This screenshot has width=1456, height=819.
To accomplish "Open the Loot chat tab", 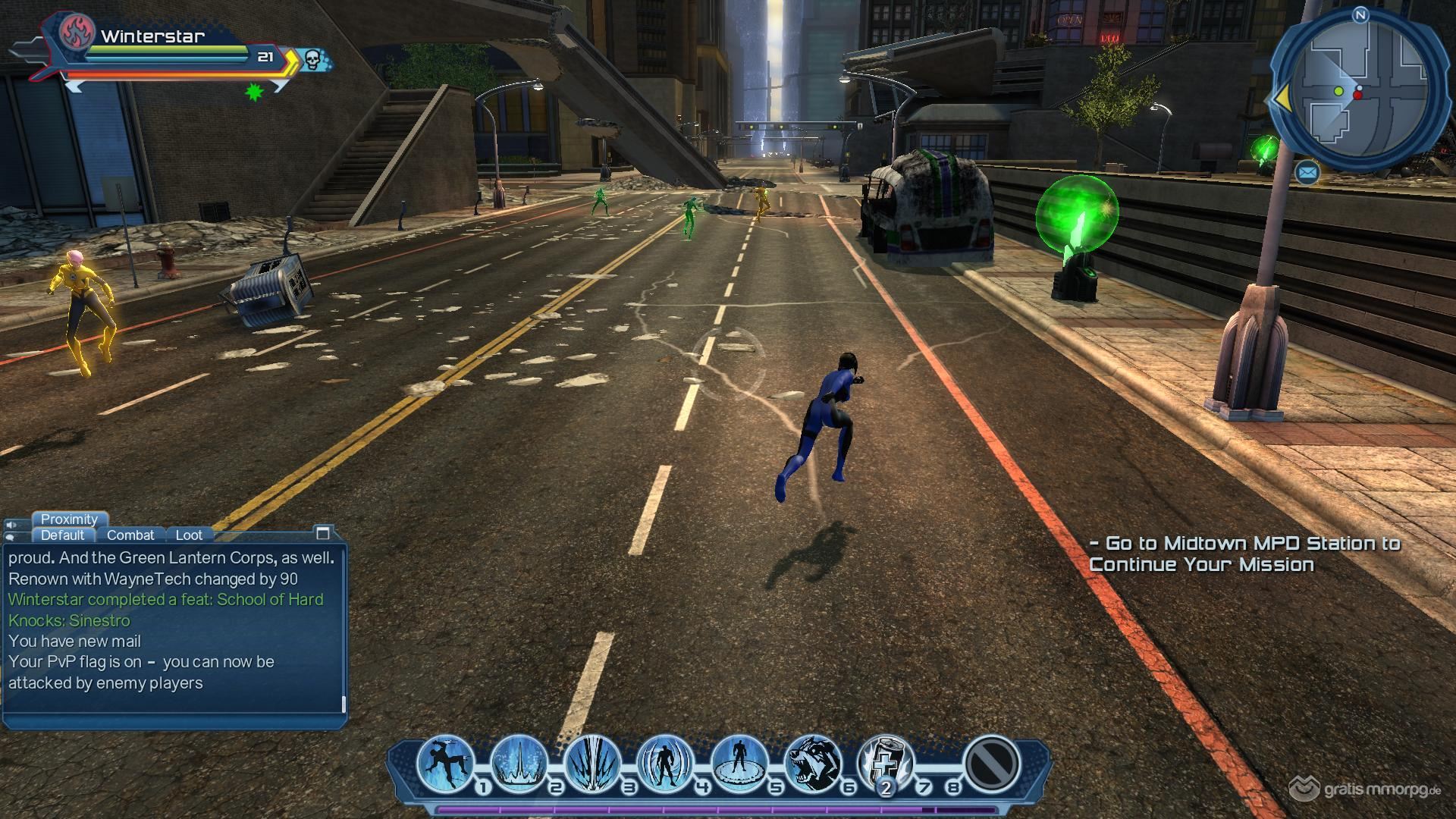I will (x=189, y=535).
